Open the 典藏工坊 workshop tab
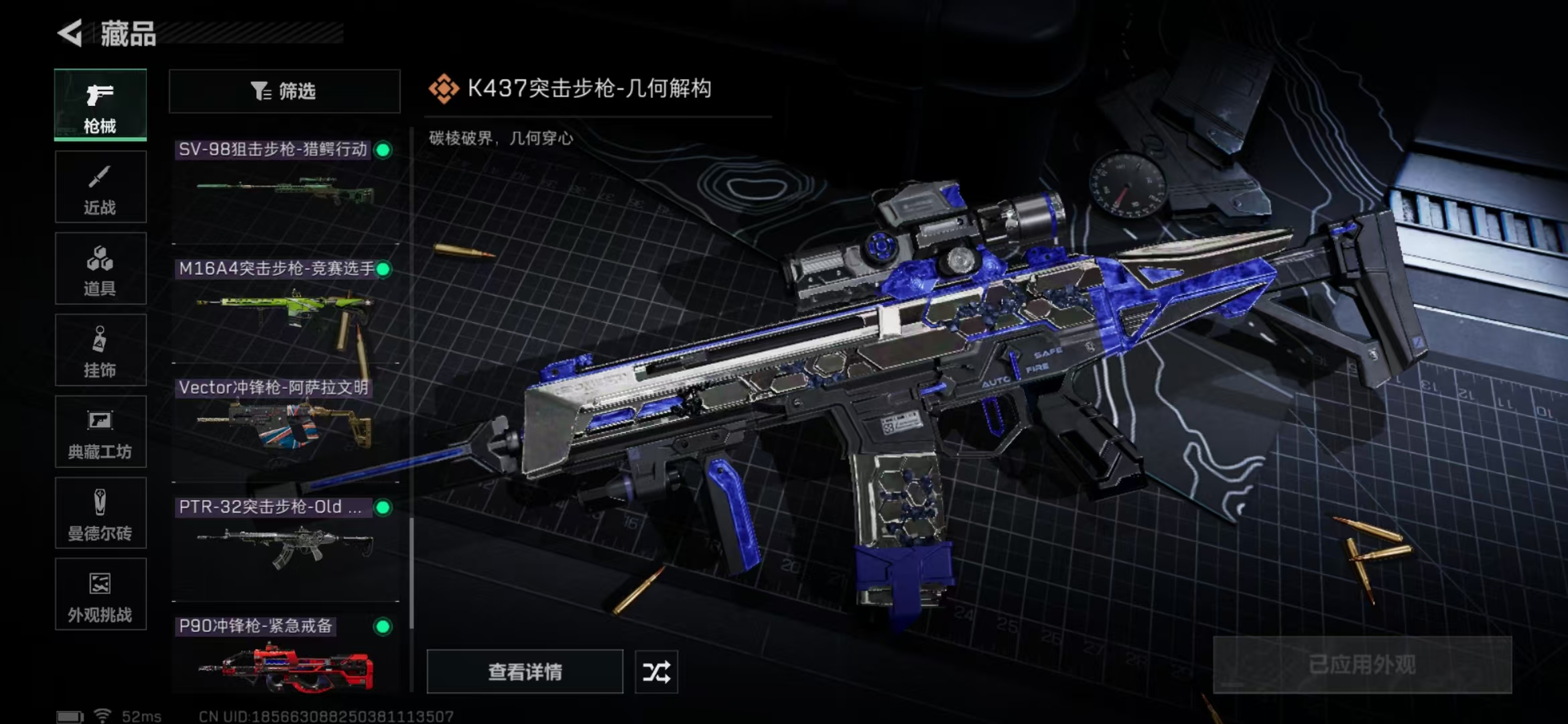The image size is (1568, 724). tap(101, 432)
